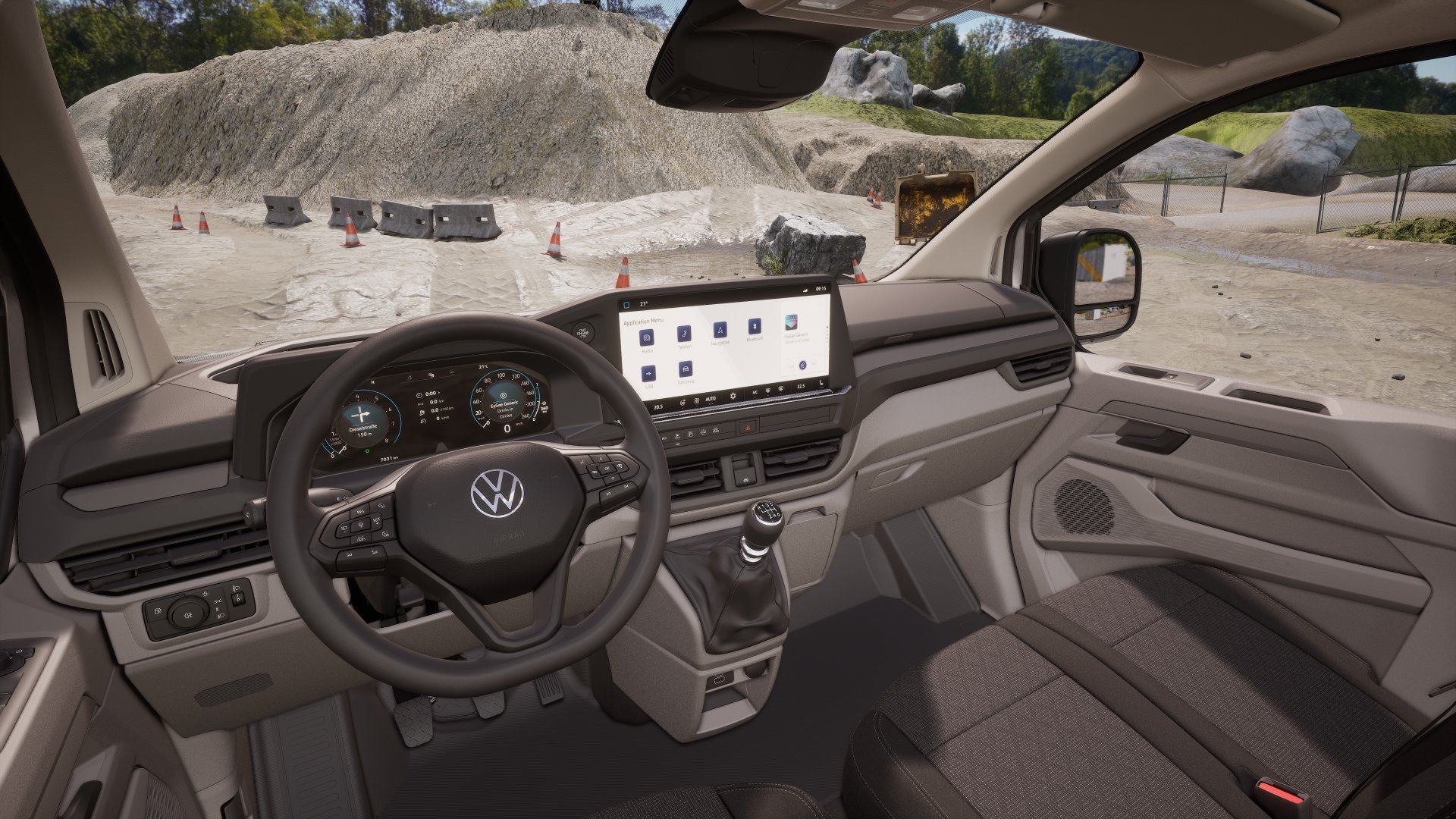Select the Bluetooth app icon
The height and width of the screenshot is (819, 1456).
[754, 327]
